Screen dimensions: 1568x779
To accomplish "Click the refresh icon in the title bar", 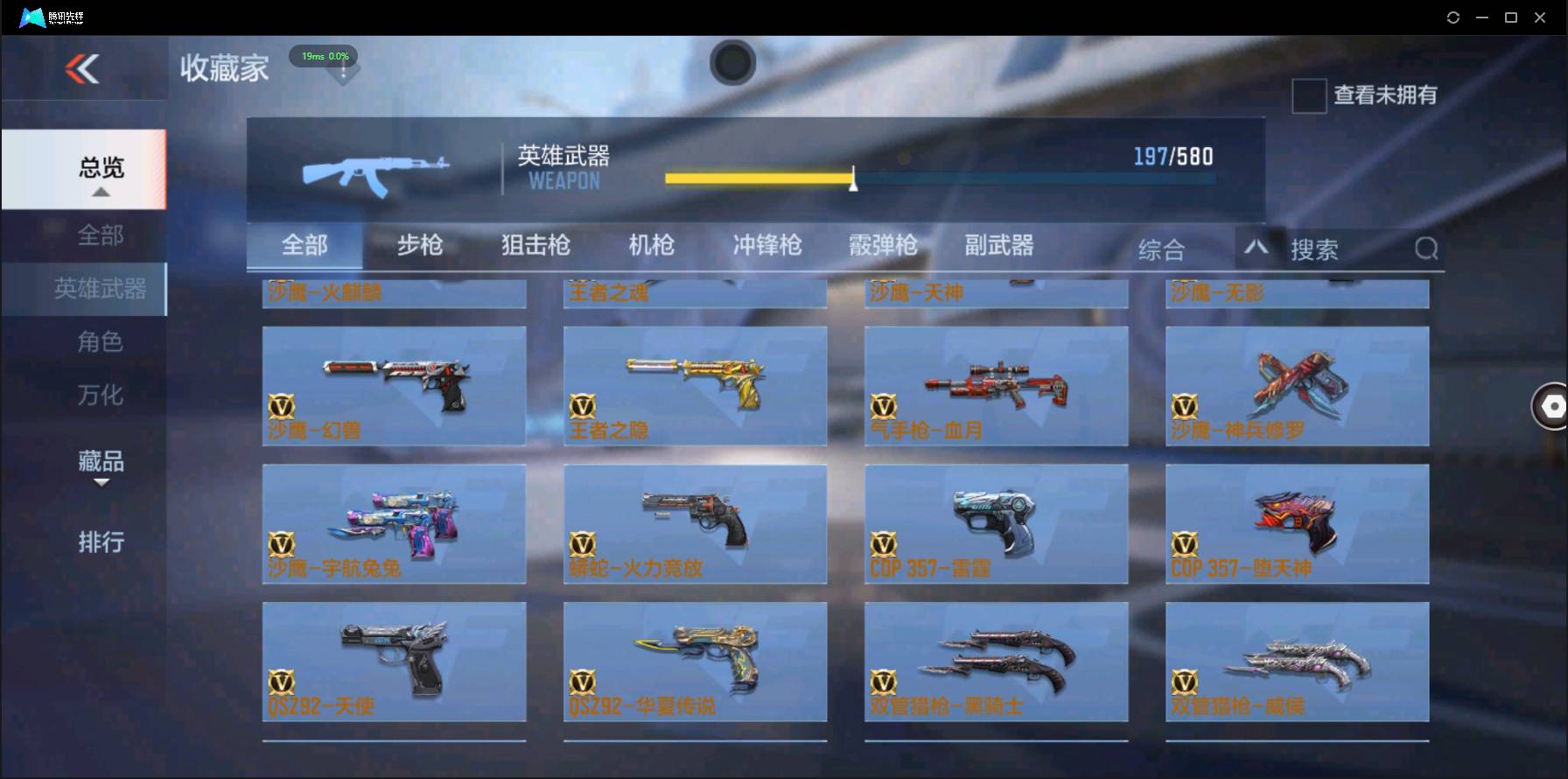I will 1452,16.
